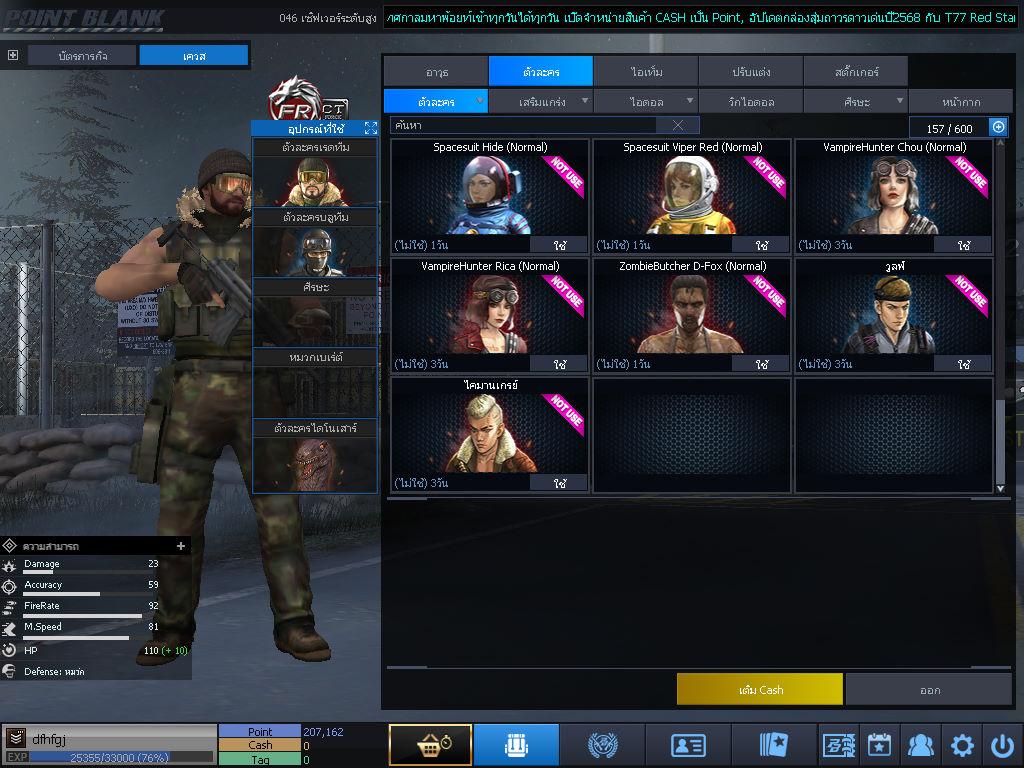Clear the search box with X
Screen dimensions: 1024x768
678,125
